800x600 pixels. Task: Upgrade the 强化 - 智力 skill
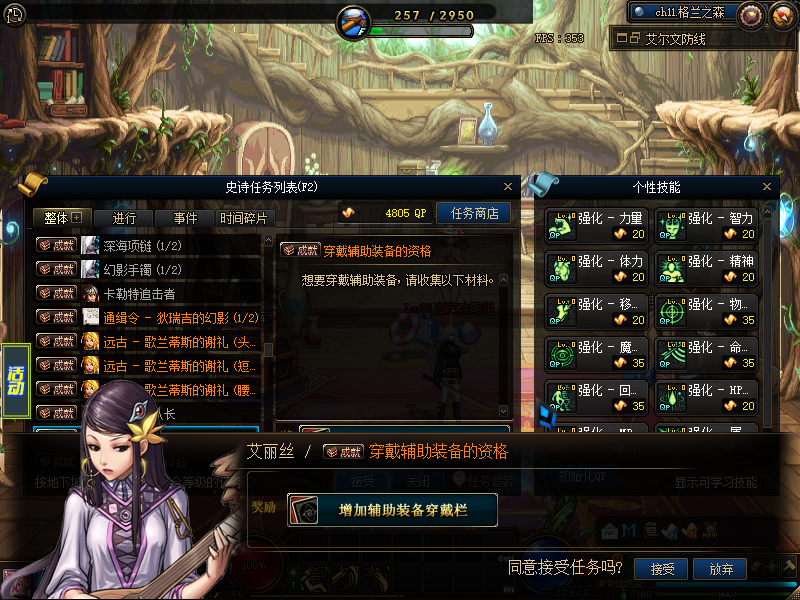707,225
